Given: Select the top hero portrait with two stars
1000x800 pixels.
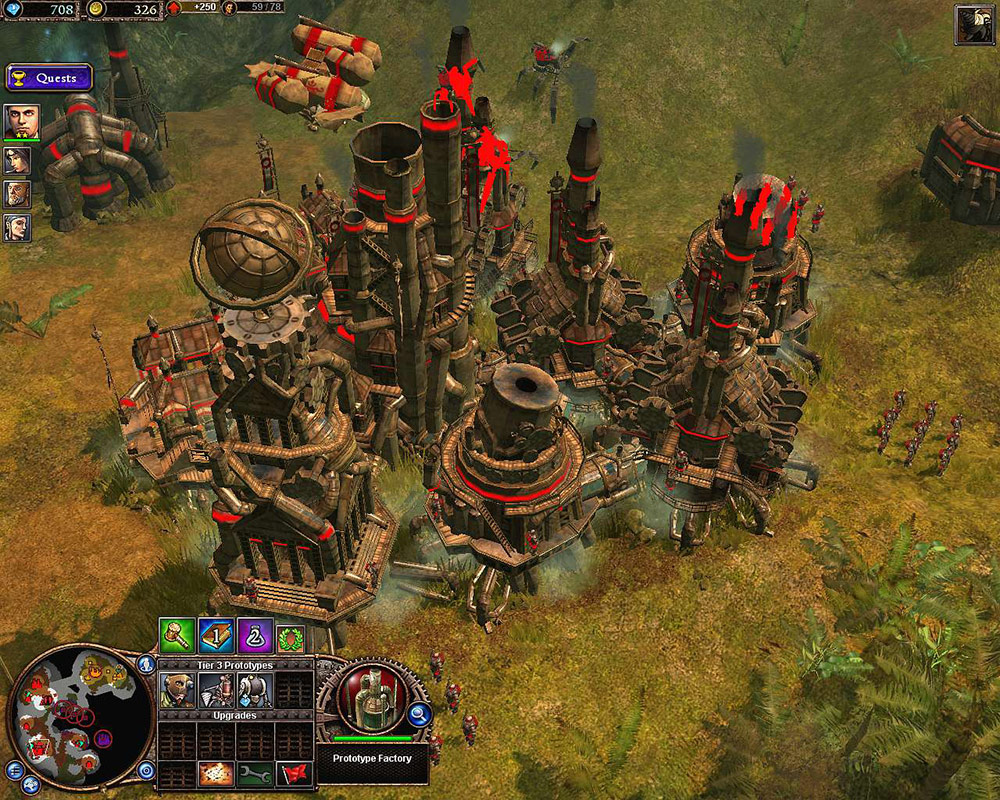Looking at the screenshot, I should click(x=21, y=122).
